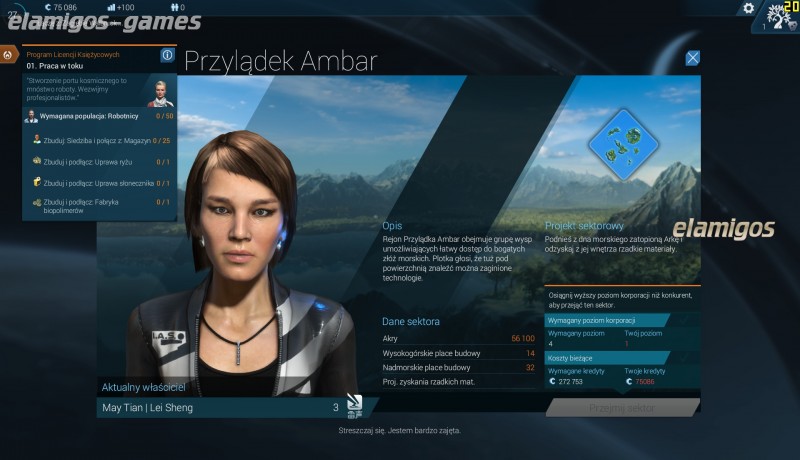Open the settings gear menu

pyautogui.click(x=748, y=8)
